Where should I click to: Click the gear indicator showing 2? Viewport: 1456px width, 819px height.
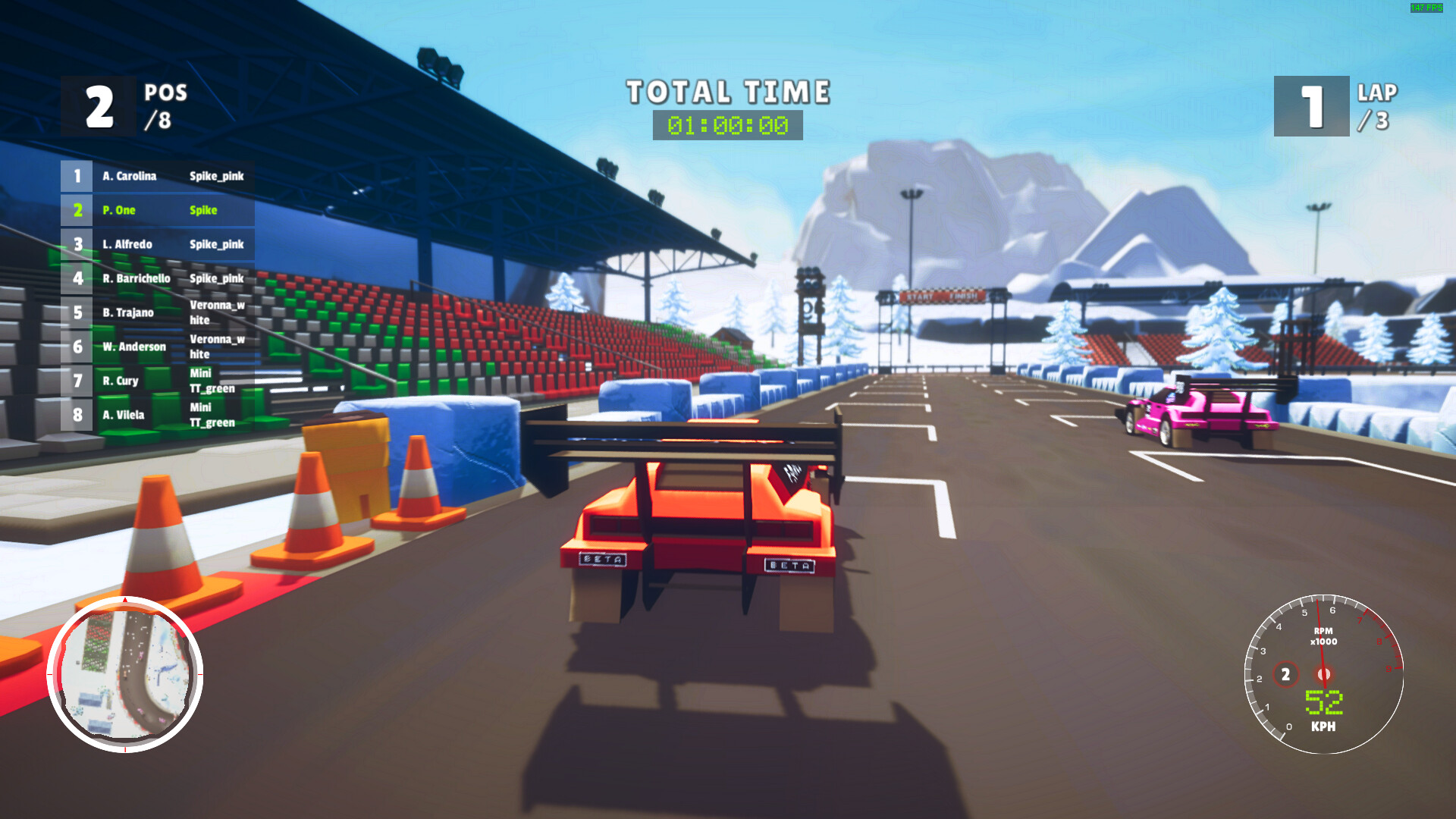1285,673
